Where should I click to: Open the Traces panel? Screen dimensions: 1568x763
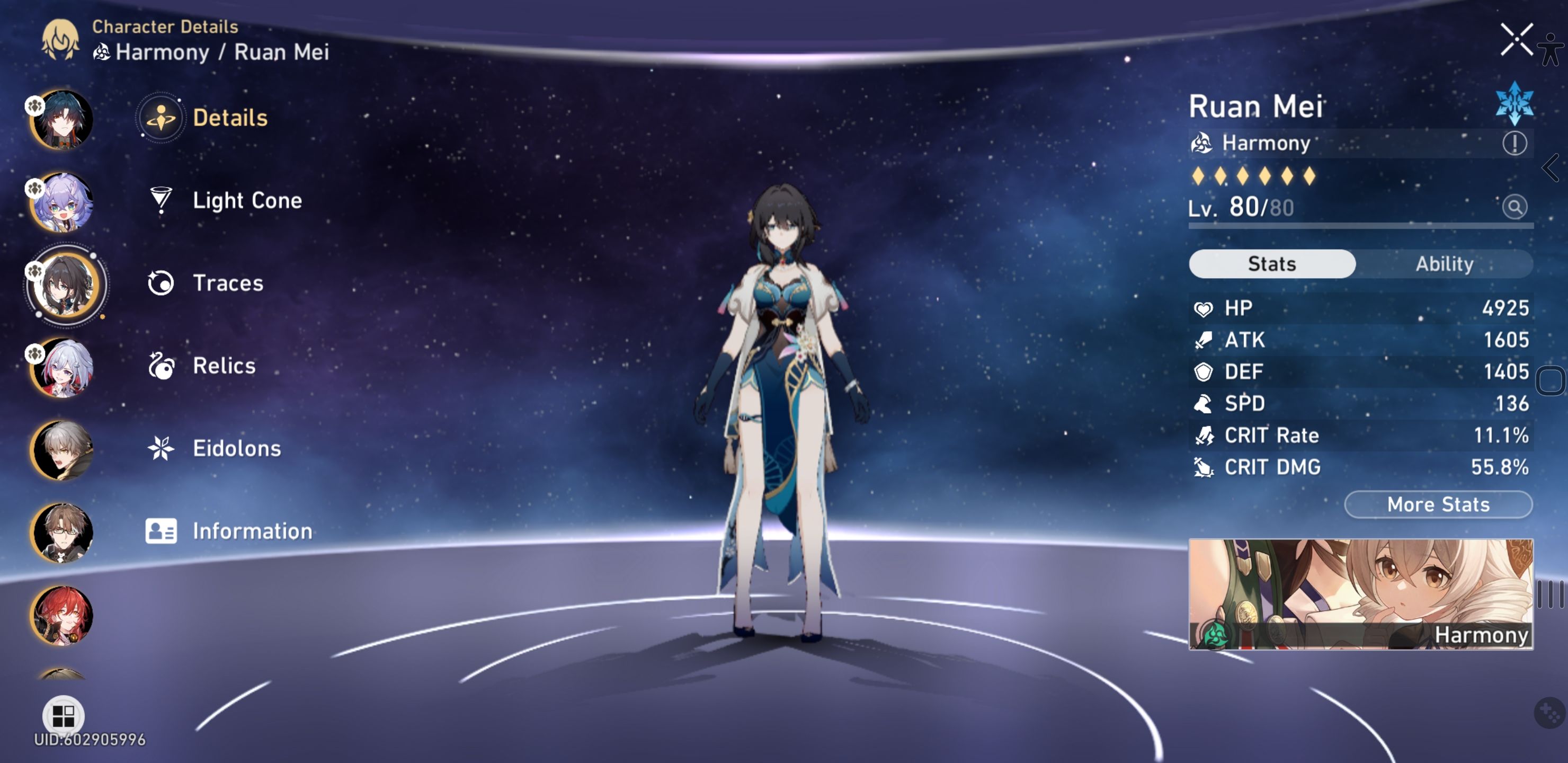[x=227, y=282]
